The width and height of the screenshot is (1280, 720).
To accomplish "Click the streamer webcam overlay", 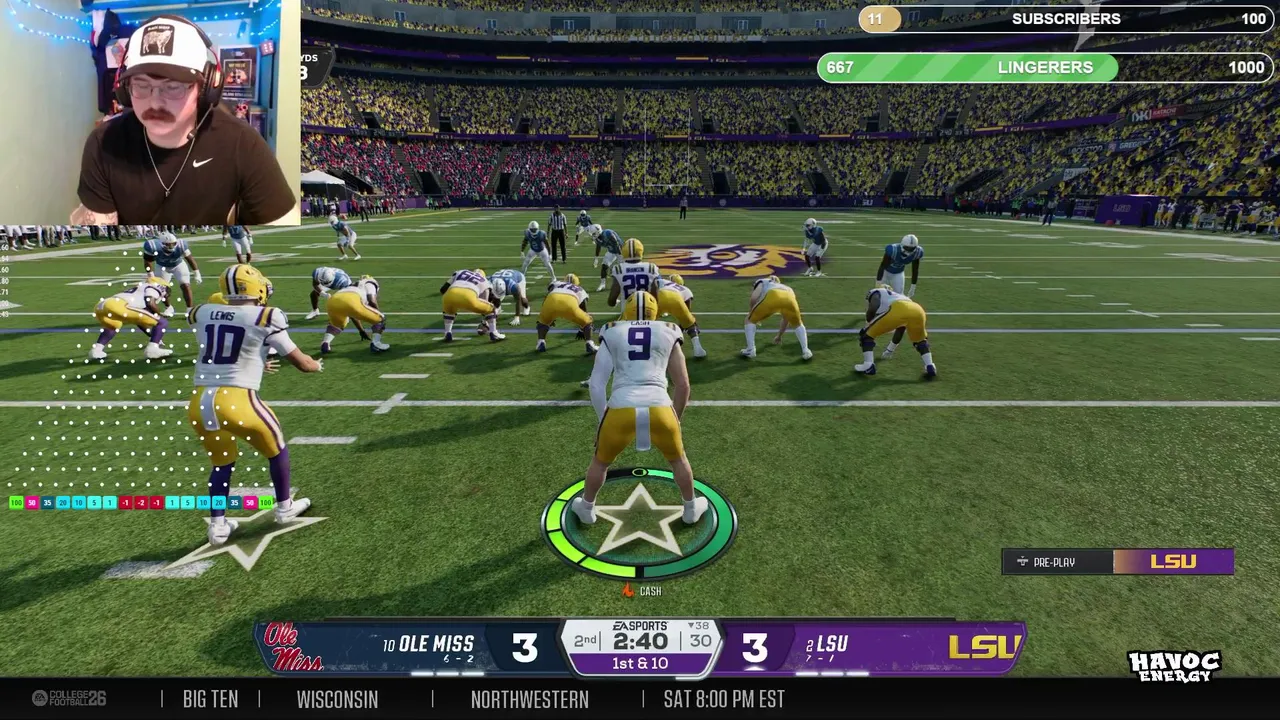I will click(x=150, y=112).
